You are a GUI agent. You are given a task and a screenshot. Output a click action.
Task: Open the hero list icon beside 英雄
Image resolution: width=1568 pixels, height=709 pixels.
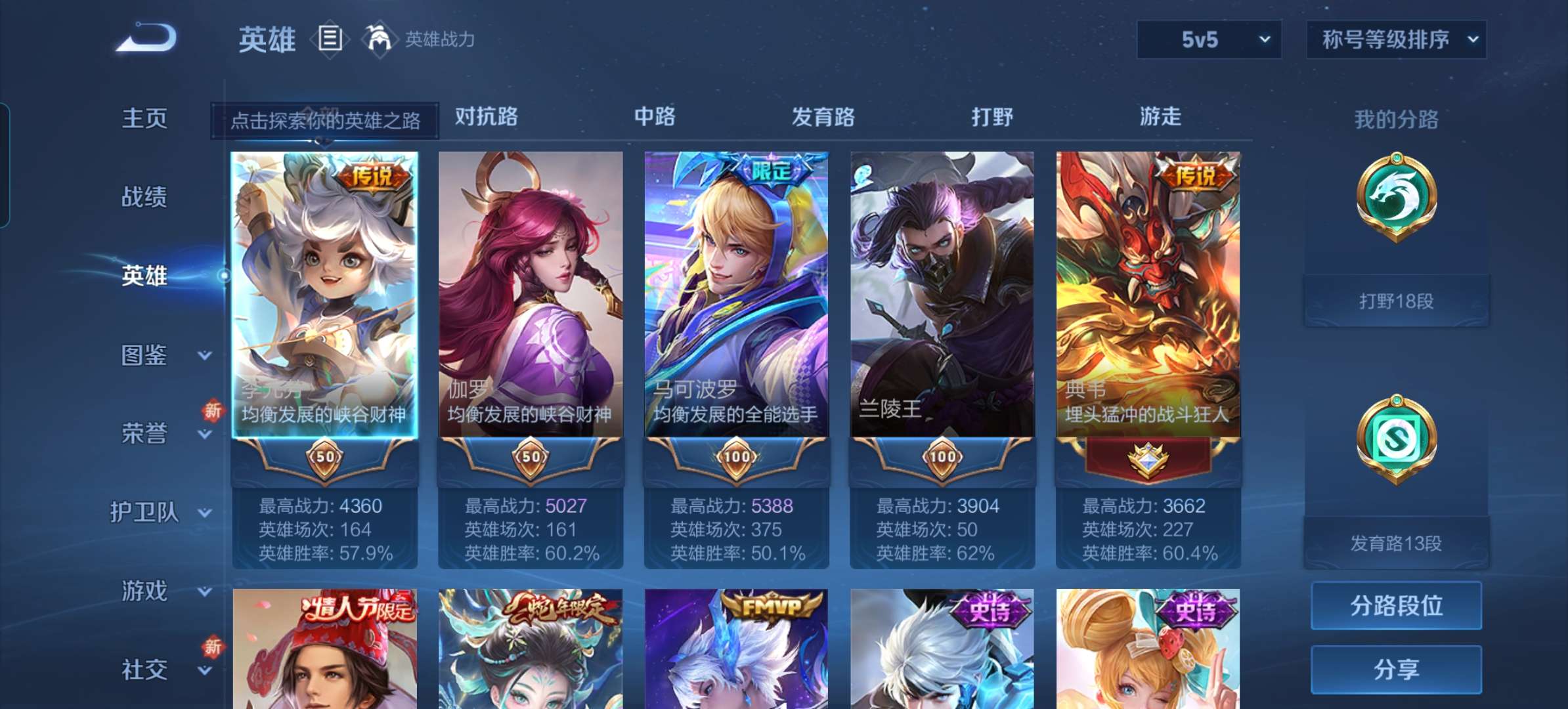click(330, 37)
